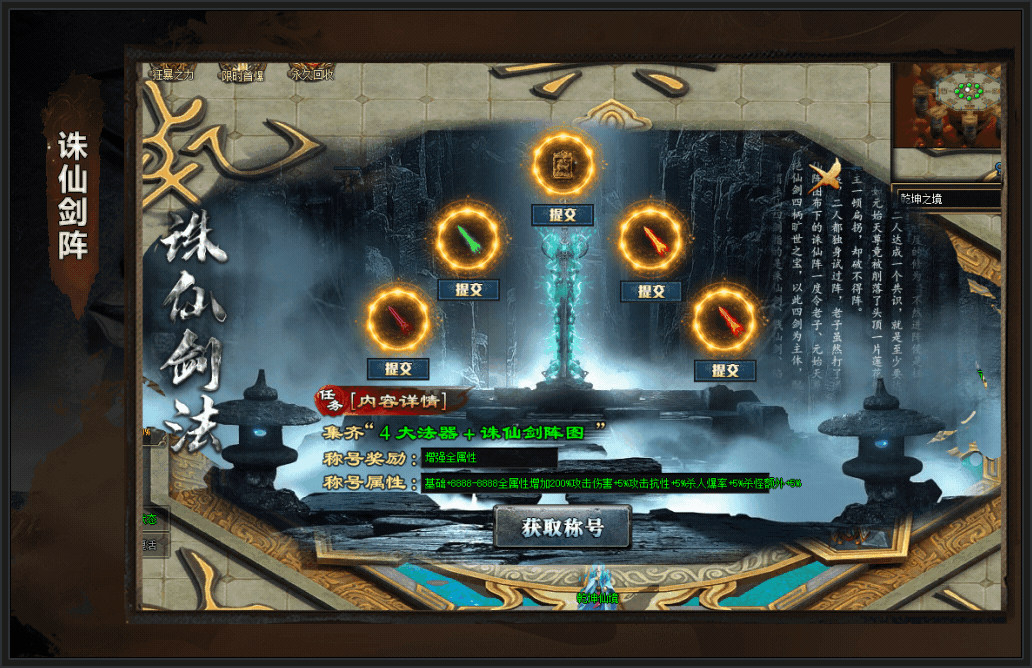
Task: View the 内容详情 task header
Action: click(396, 401)
